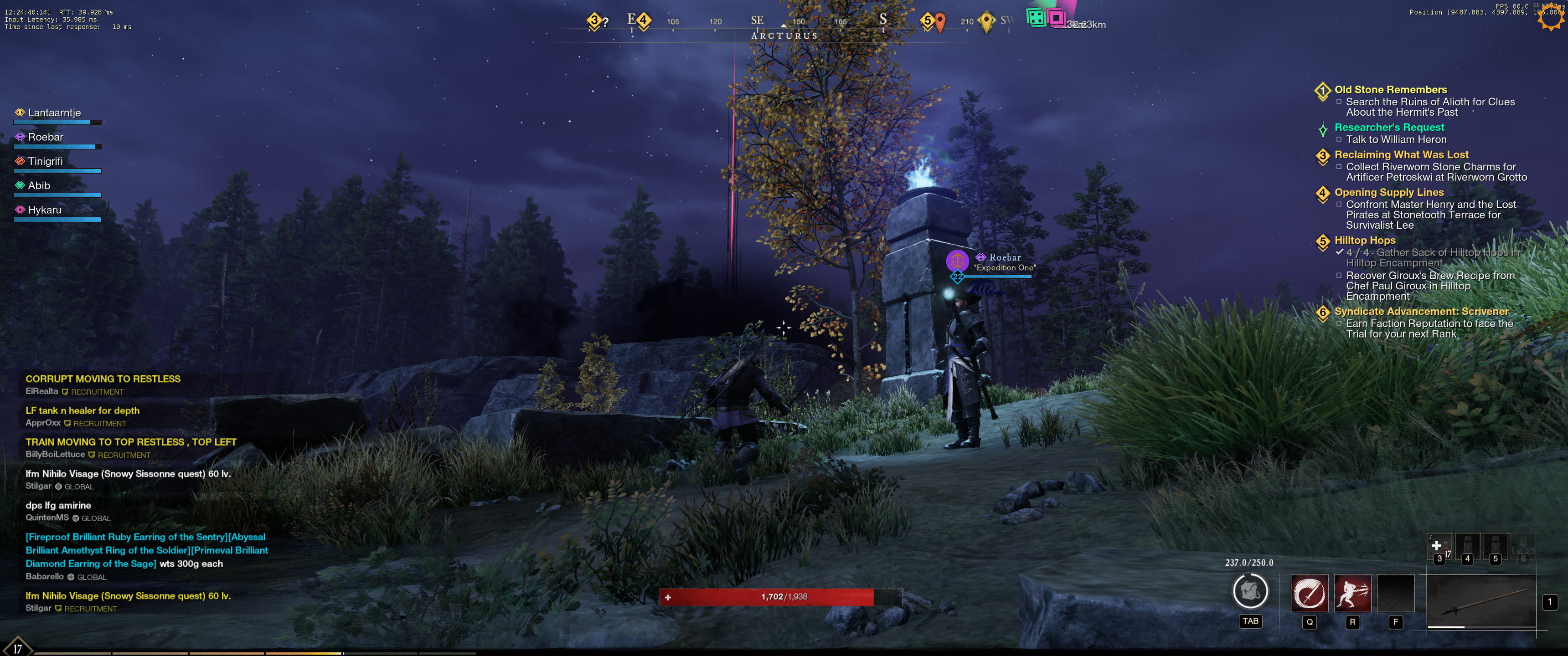Click AppXxx's LF tank n healer message
The height and width of the screenshot is (656, 1568).
[x=82, y=411]
